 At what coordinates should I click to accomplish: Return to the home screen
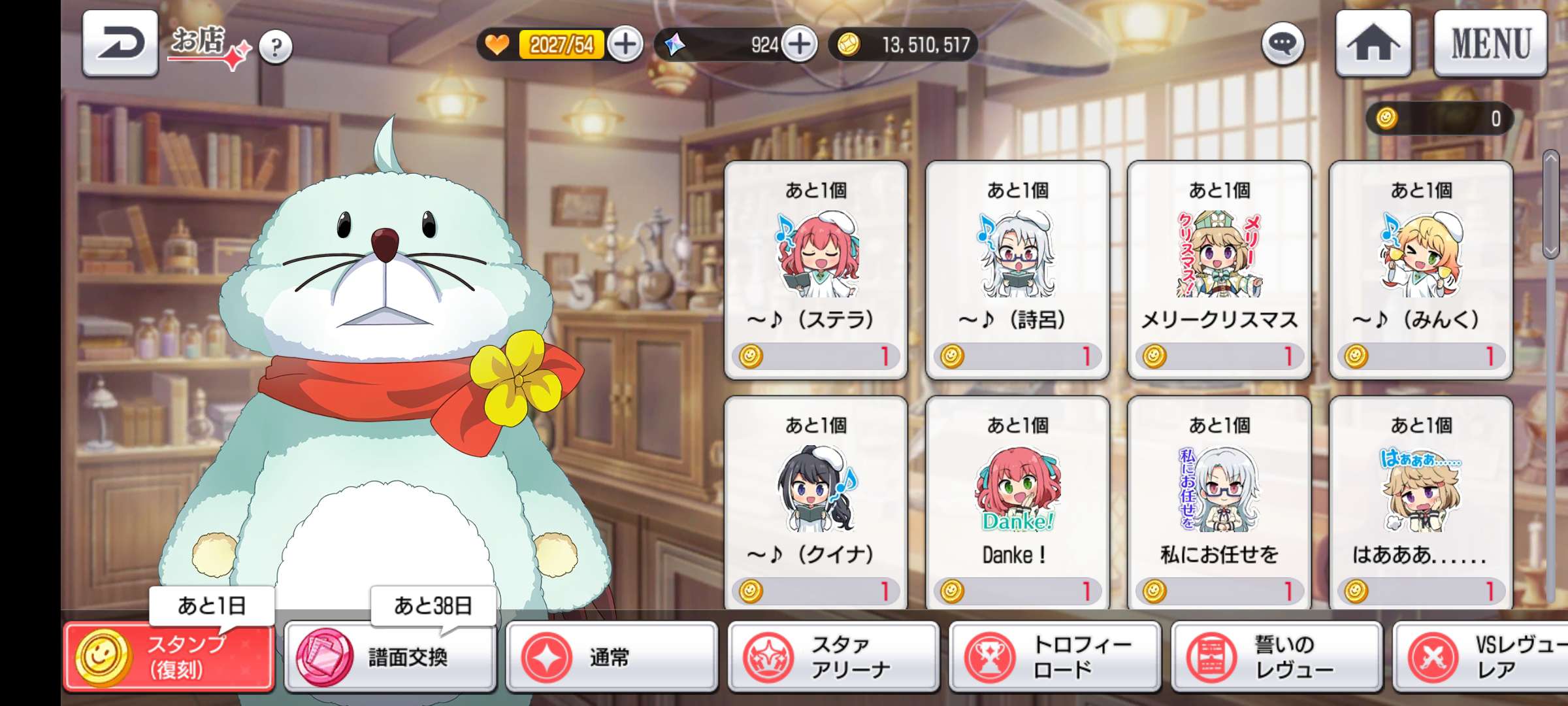coord(1373,44)
